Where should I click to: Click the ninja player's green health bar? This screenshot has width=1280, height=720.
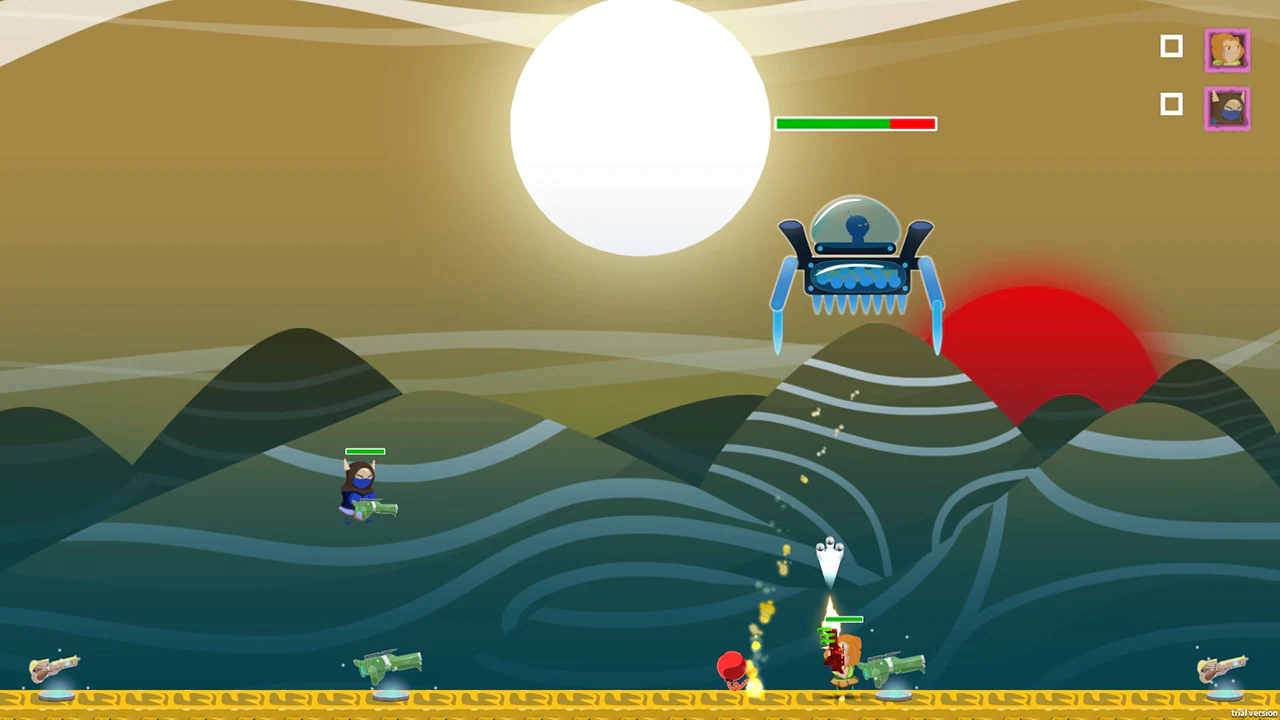pyautogui.click(x=365, y=452)
